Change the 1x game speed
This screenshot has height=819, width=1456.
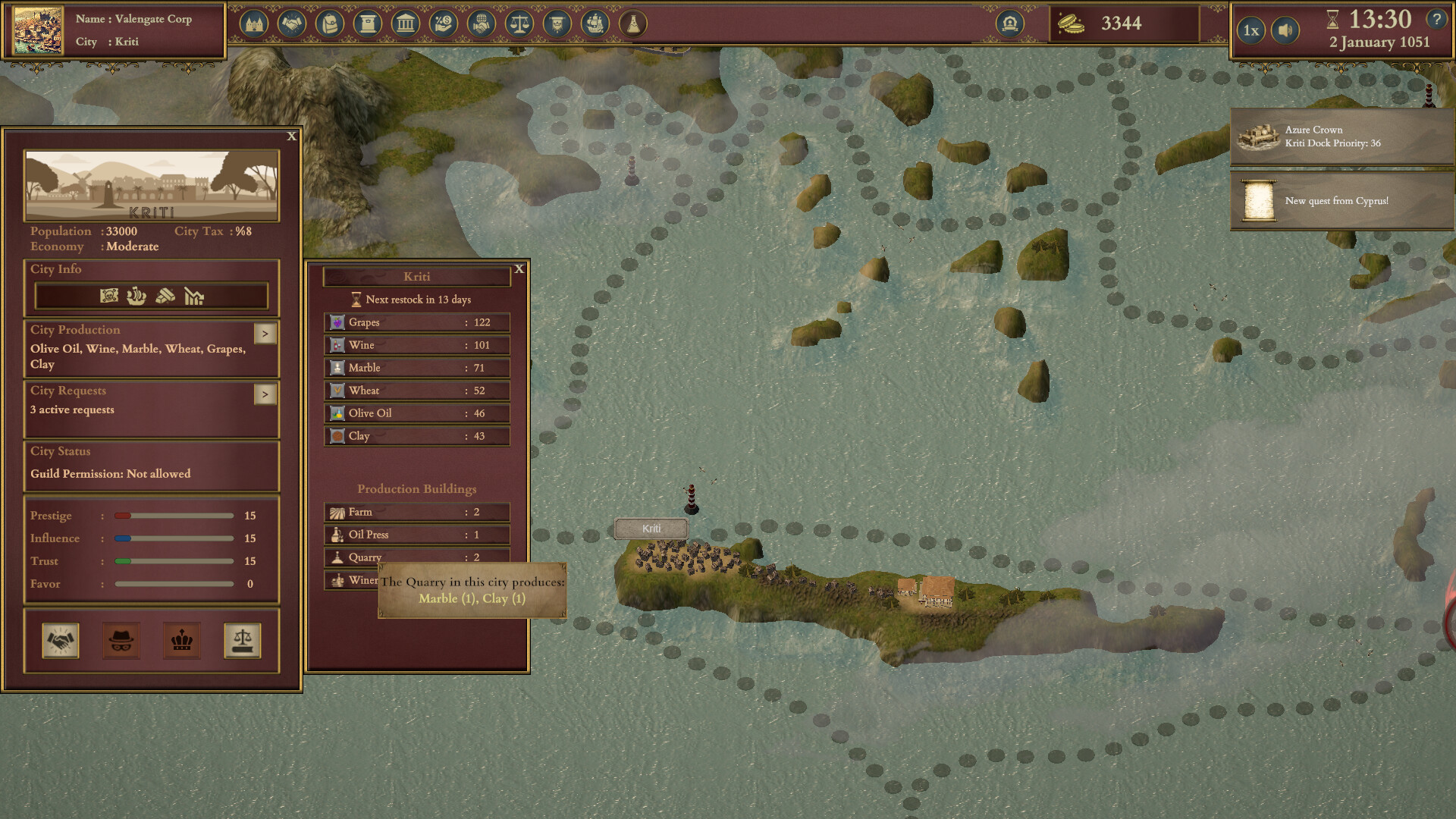pos(1251,31)
